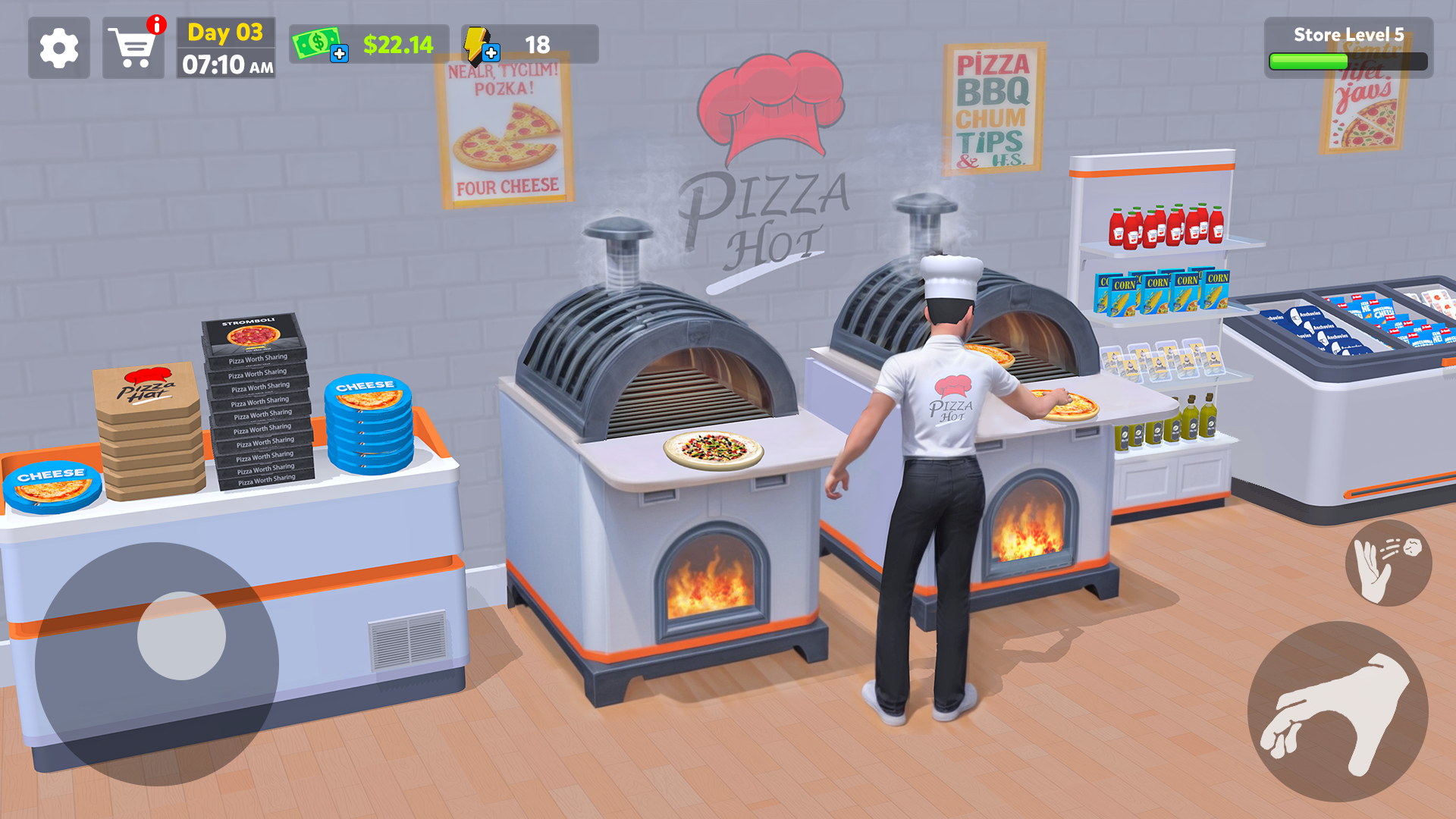Tap the blue plus beside the cash balance
Screen dimensions: 1456x819
pyautogui.click(x=340, y=54)
